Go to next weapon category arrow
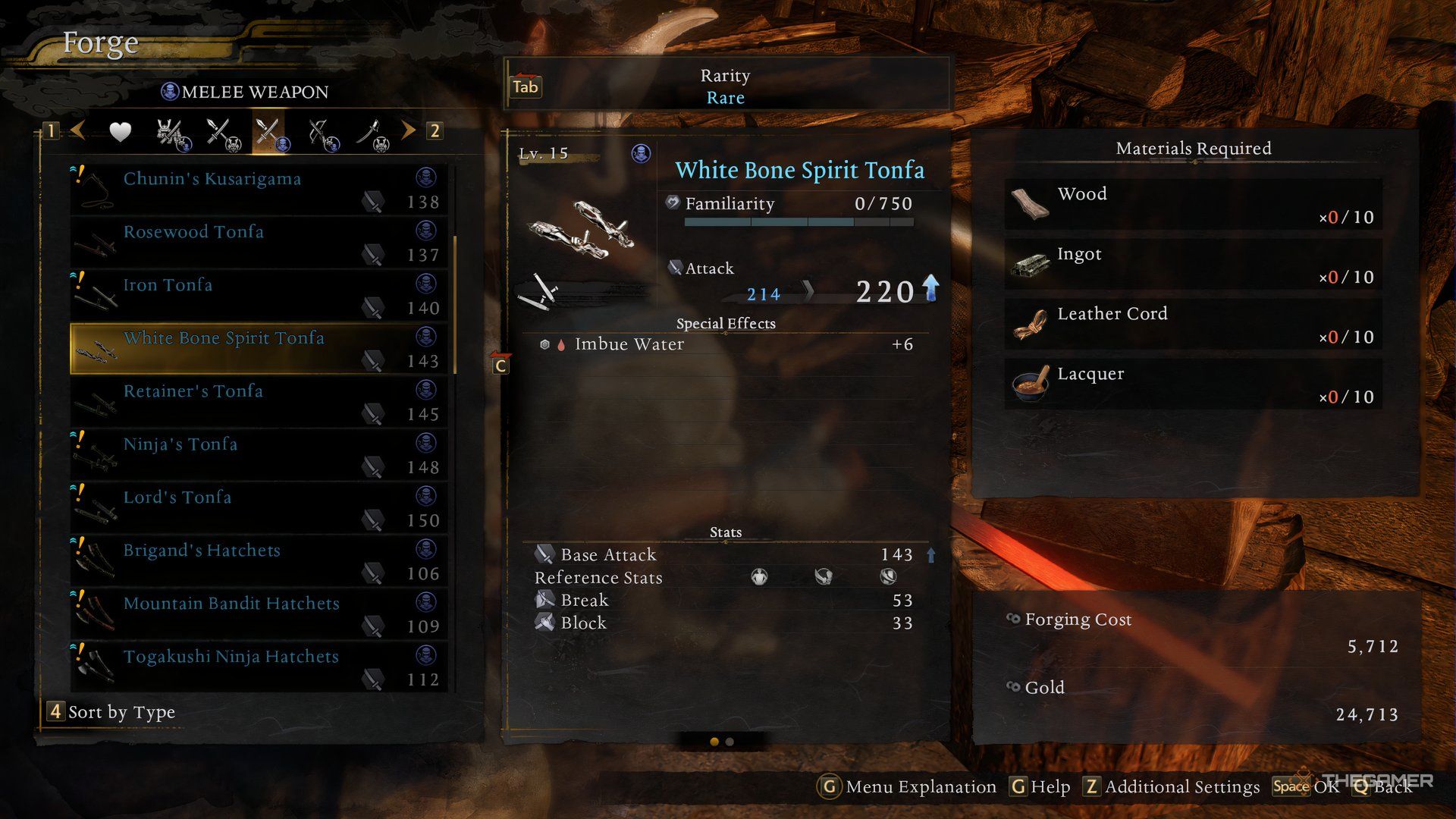Screen dimensions: 1456x819 tap(409, 130)
